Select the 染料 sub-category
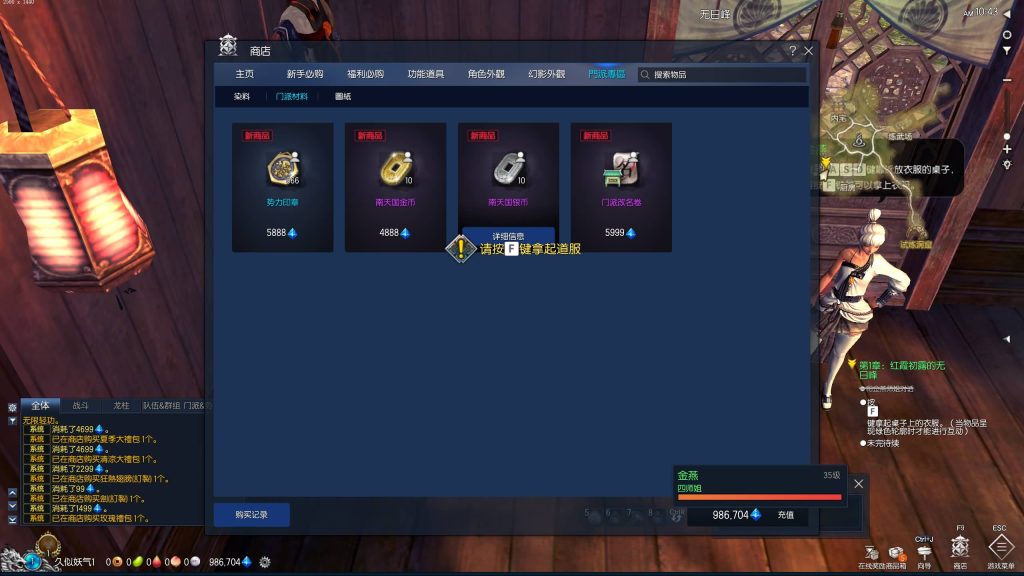Viewport: 1024px width, 576px height. [x=242, y=97]
